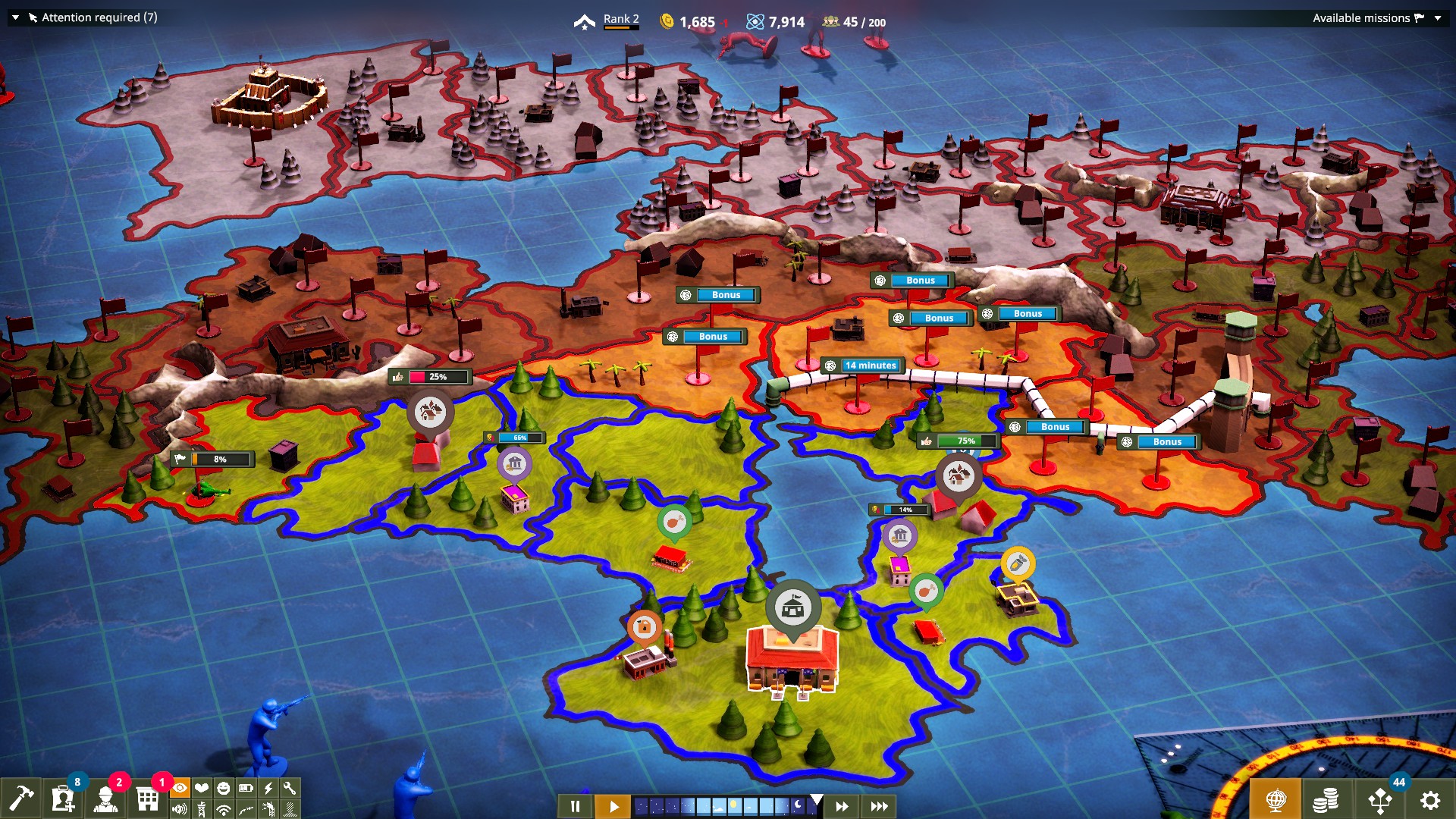
Task: Toggle the orange eye overlay visibility
Action: (180, 789)
